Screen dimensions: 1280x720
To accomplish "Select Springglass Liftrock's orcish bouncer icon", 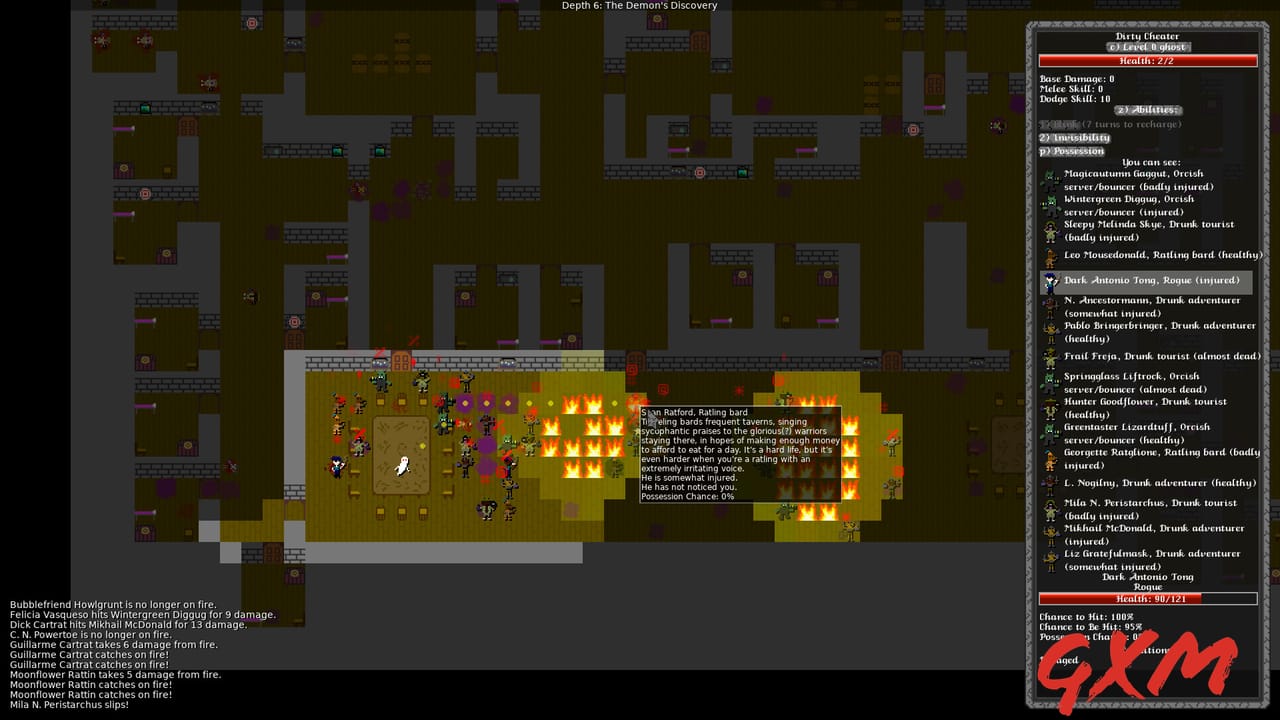I will pos(1048,382).
